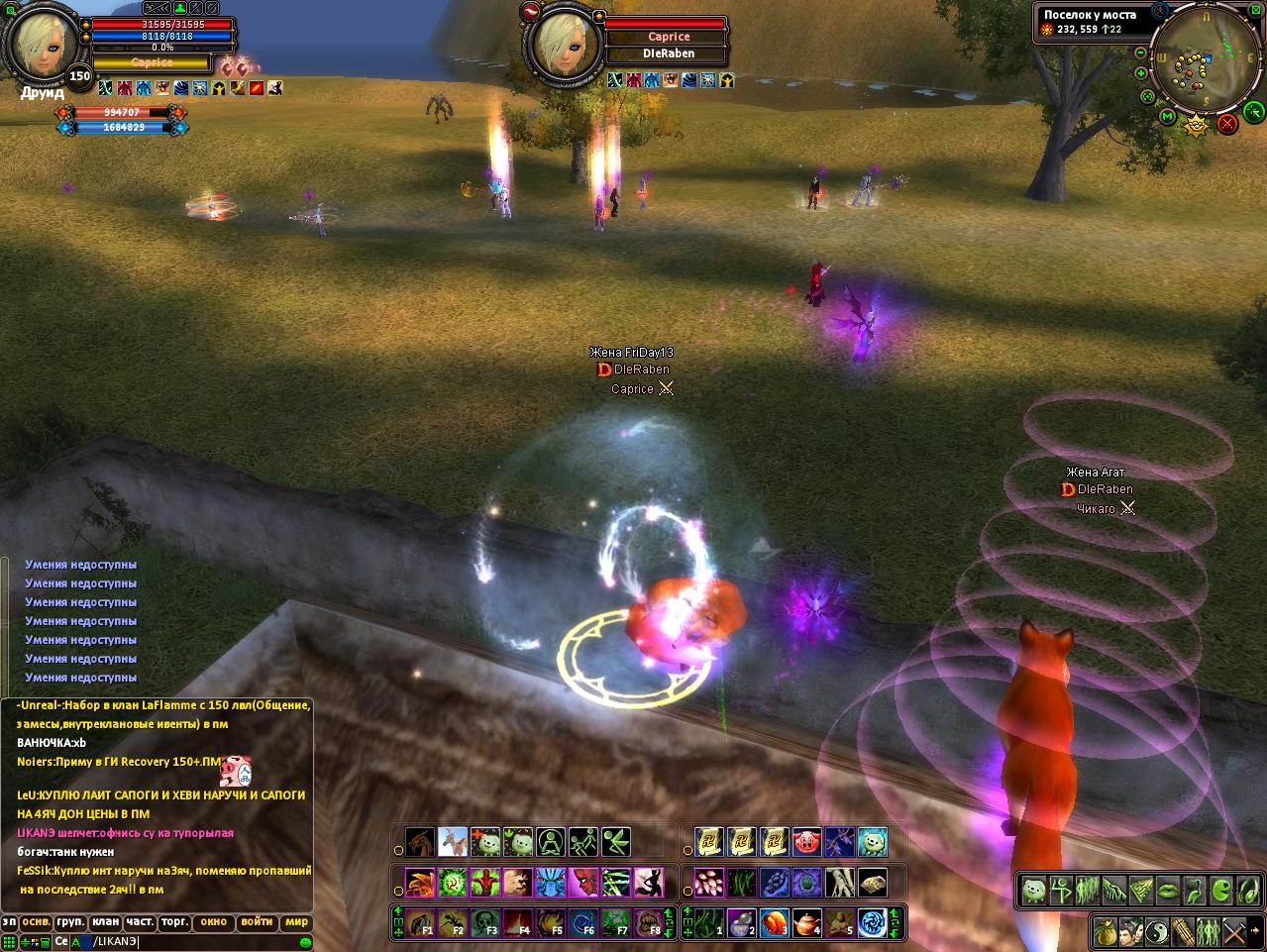Select the Caprice target portrait
Viewport: 1267px width, 952px height.
[568, 44]
